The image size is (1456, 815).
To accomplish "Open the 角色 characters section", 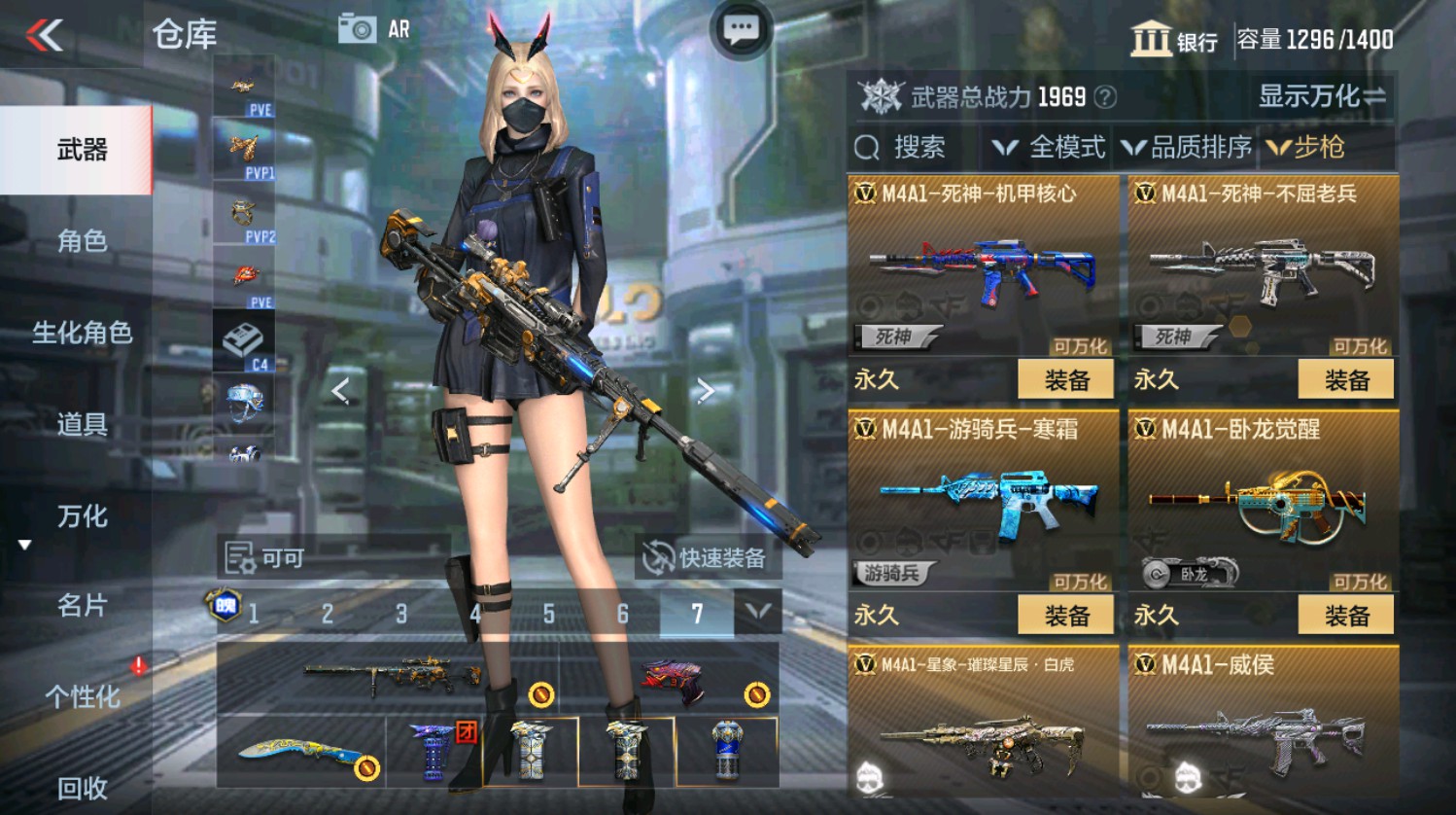I will pos(86,241).
